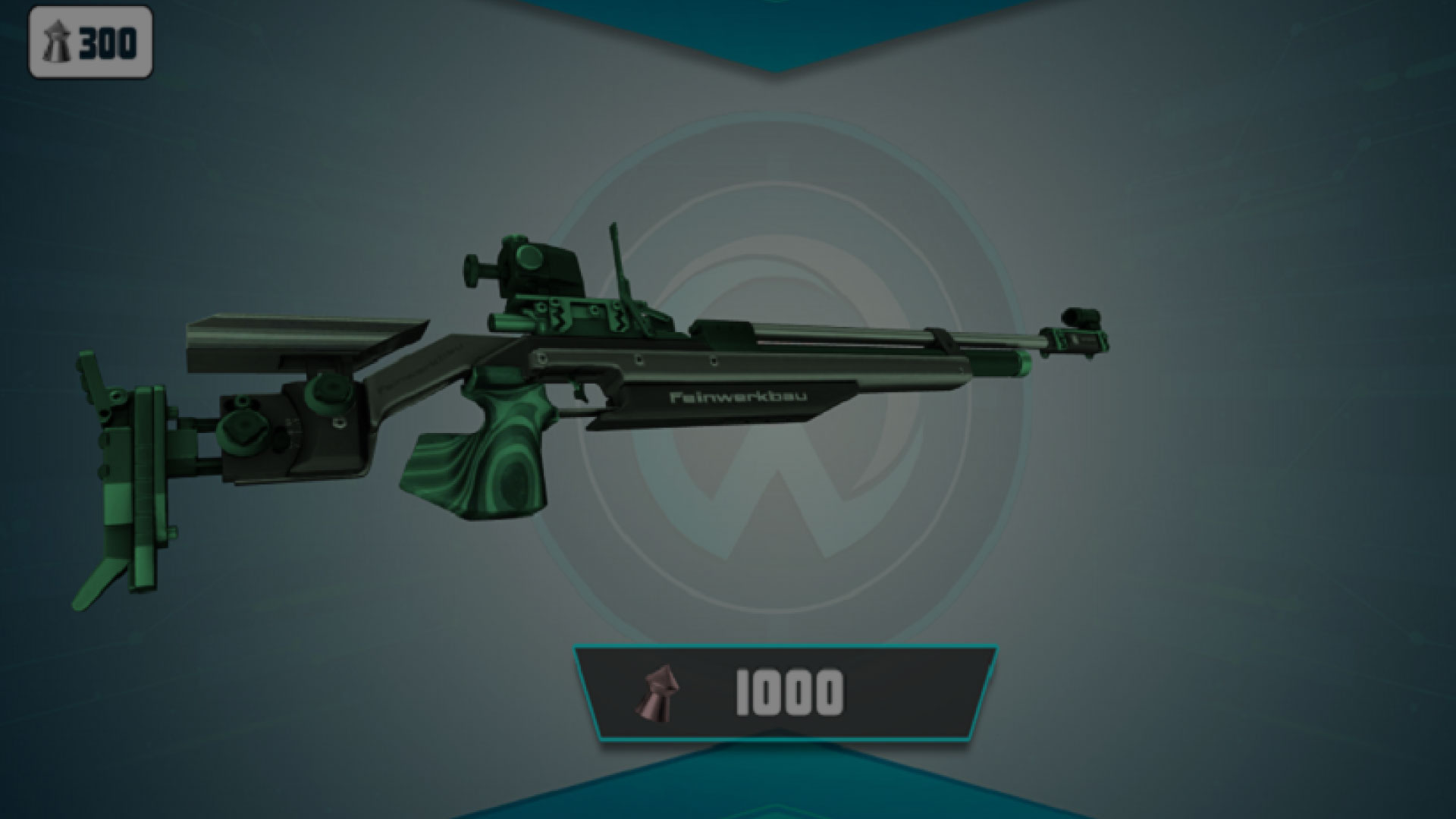1456x819 pixels.
Task: Click the Feinwerkbau brand label on the rifle
Action: click(739, 397)
